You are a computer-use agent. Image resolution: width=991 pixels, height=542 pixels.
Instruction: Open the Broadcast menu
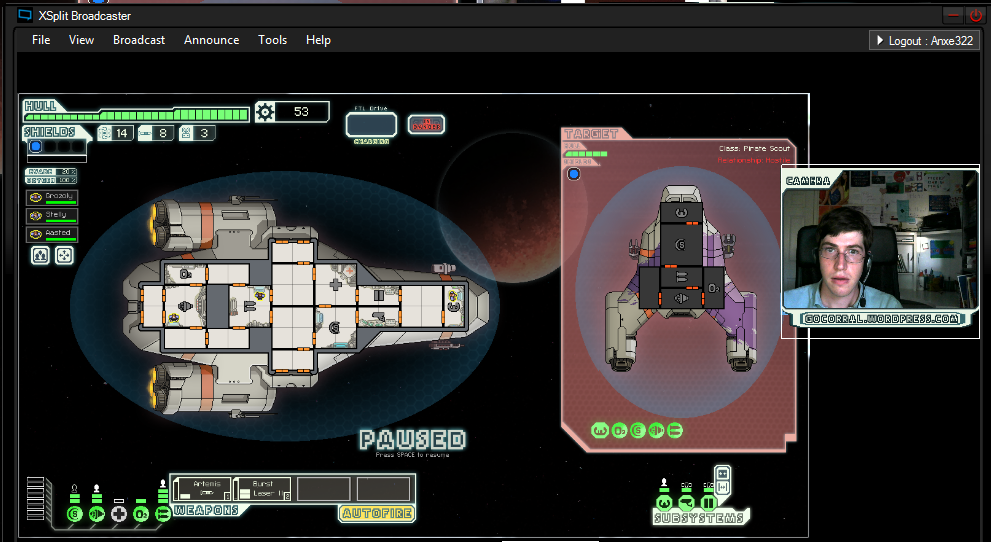pyautogui.click(x=139, y=40)
